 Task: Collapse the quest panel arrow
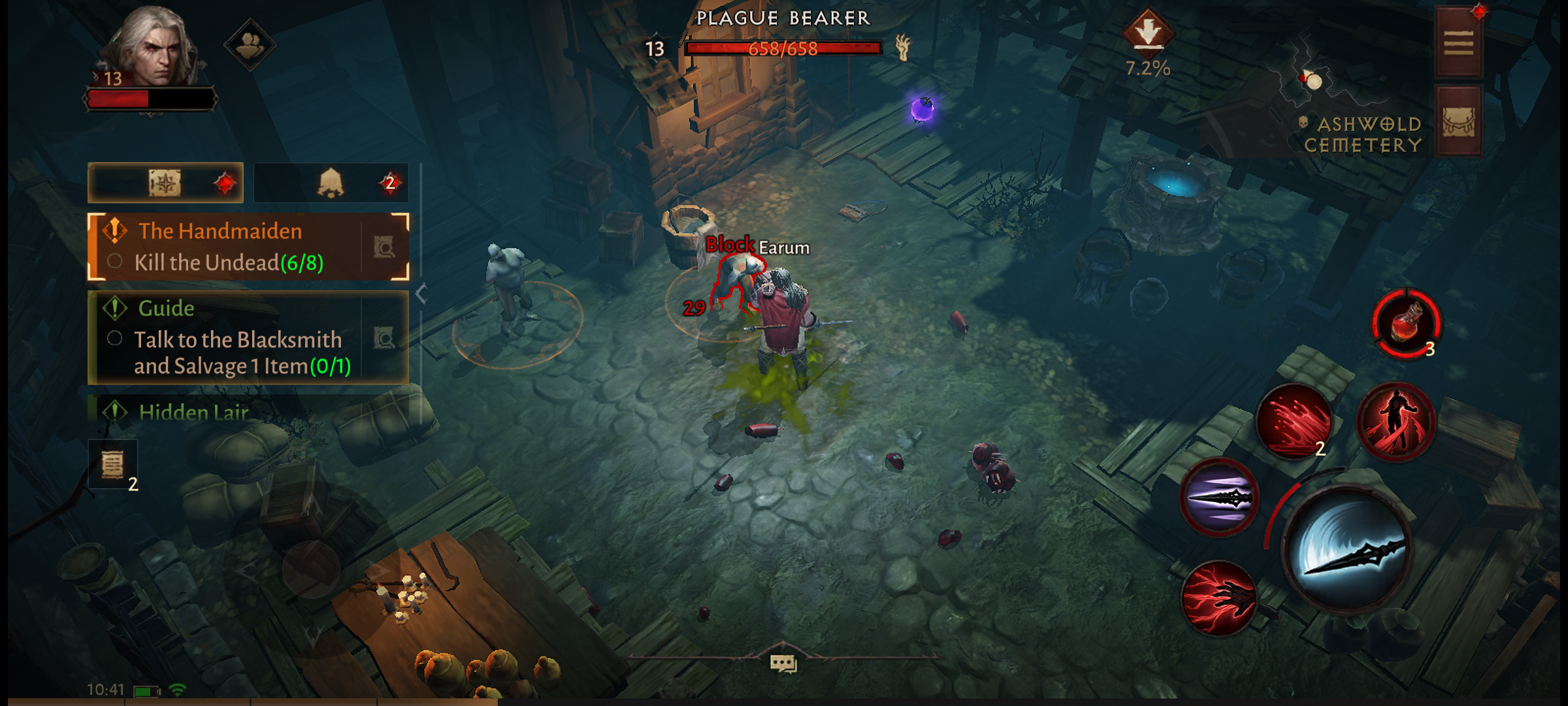pos(421,294)
